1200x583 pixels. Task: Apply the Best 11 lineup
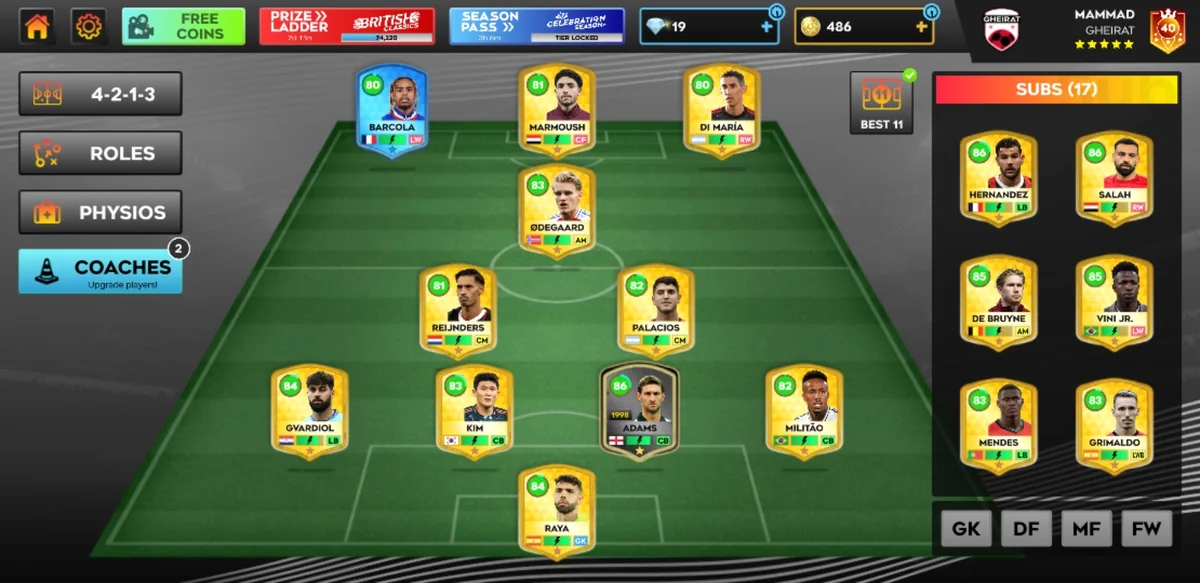(881, 102)
